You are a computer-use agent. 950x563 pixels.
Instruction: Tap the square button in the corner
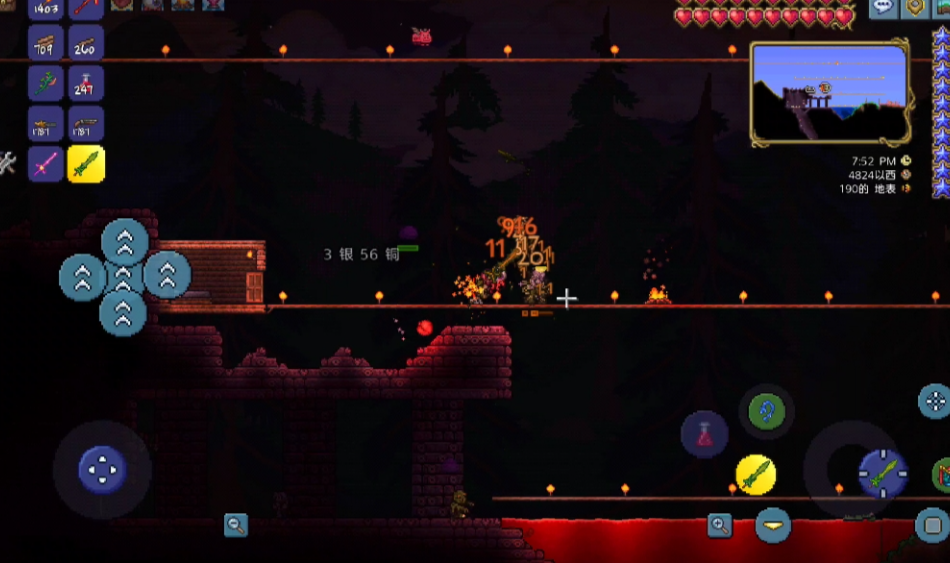coord(932,525)
